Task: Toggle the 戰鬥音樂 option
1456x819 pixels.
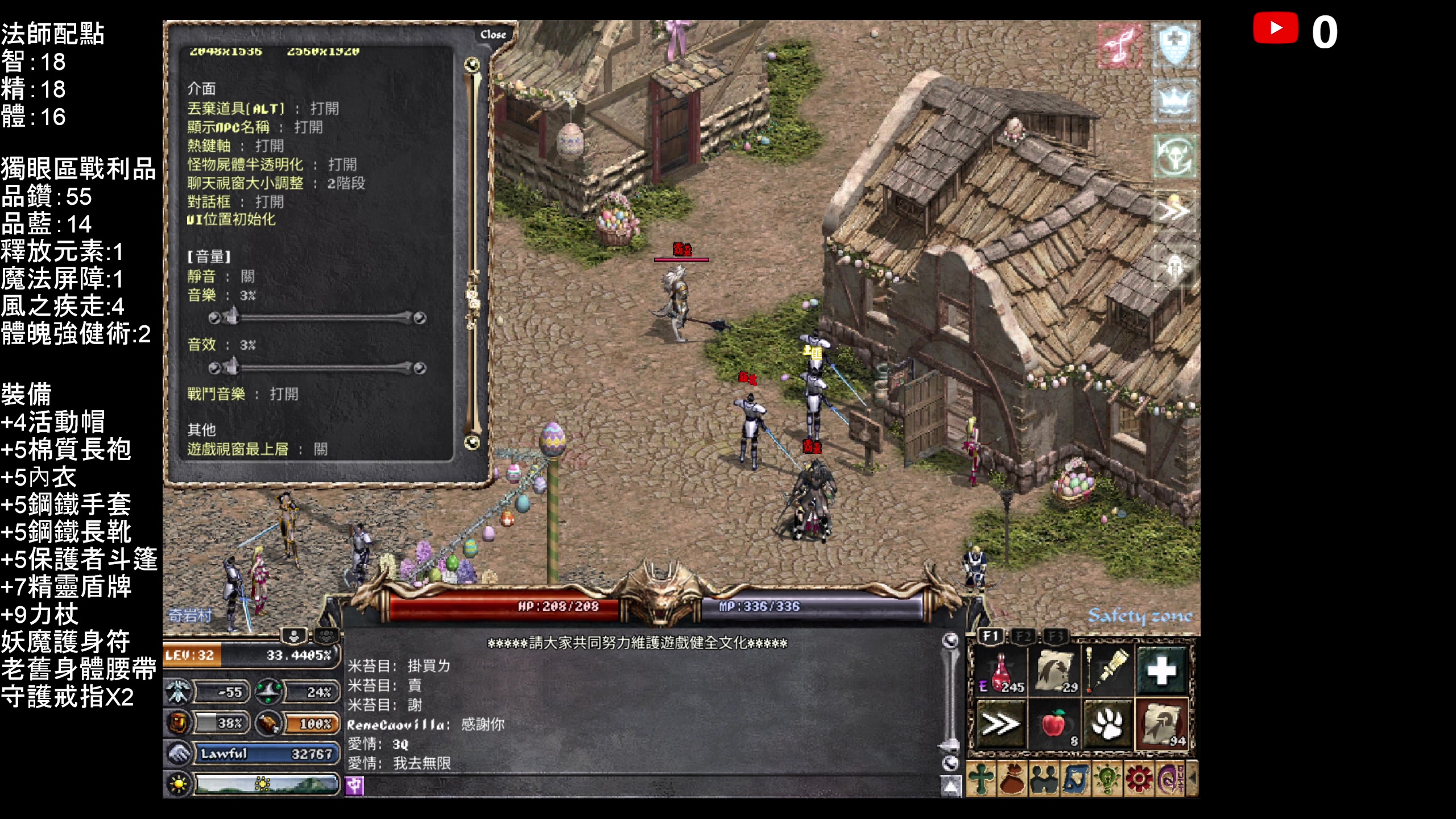Action: pyautogui.click(x=284, y=394)
